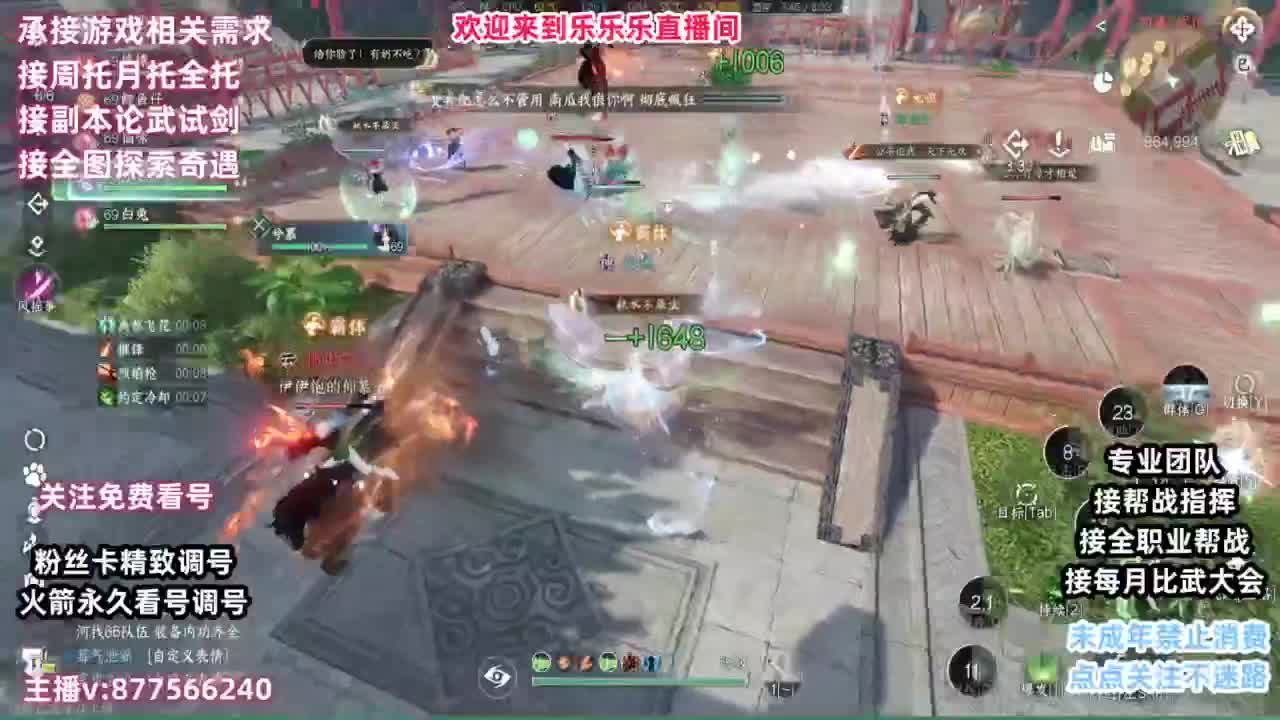Click the 约定冷却 buff icon in buff list
1280x720 pixels.
(x=105, y=396)
